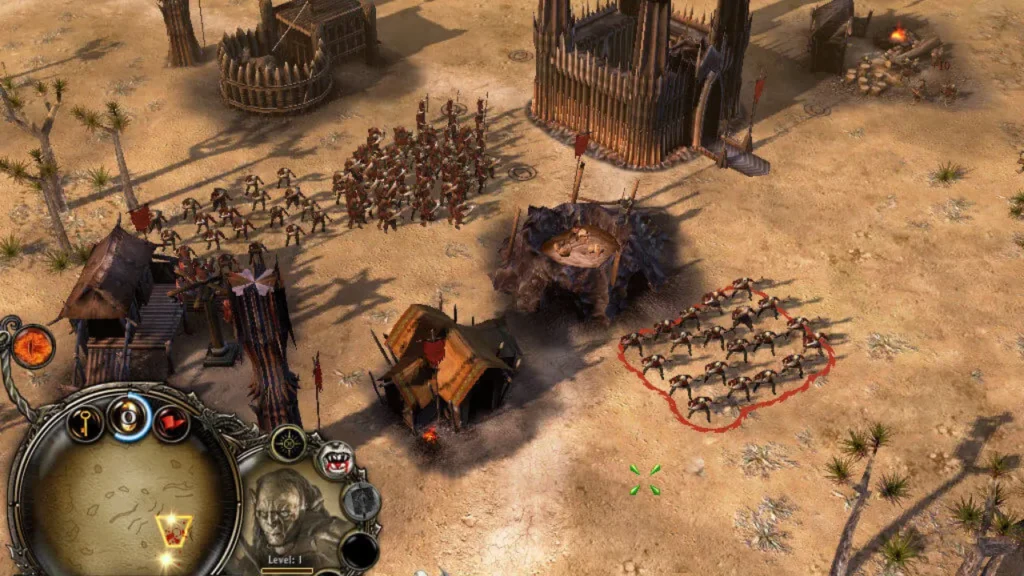Viewport: 1024px width, 576px height.
Task: Click the golden key icon above the minimap
Action: [x=85, y=421]
